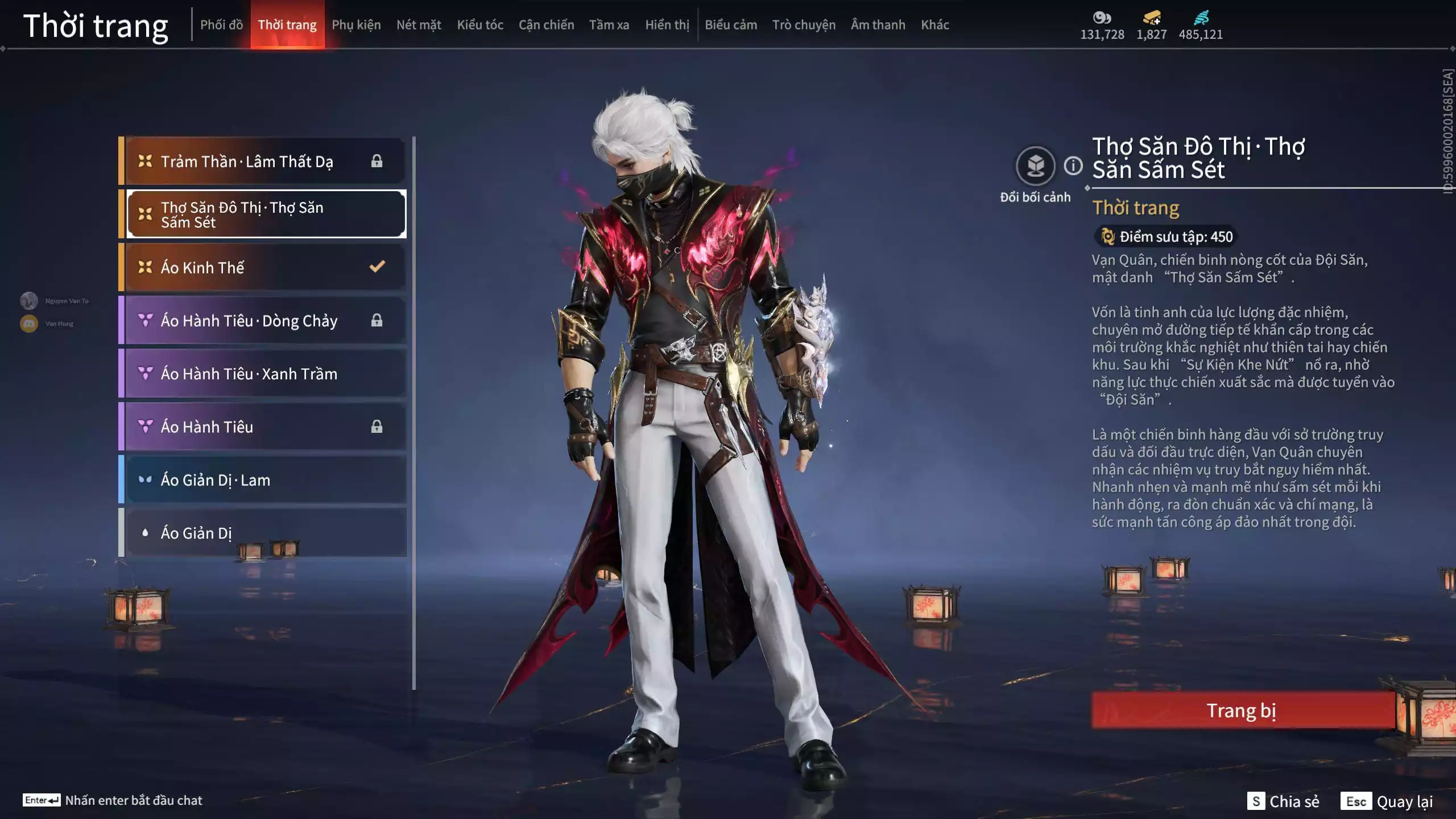This screenshot has width=1456, height=819.
Task: Equip outfit with the Trang bị button
Action: click(1242, 710)
